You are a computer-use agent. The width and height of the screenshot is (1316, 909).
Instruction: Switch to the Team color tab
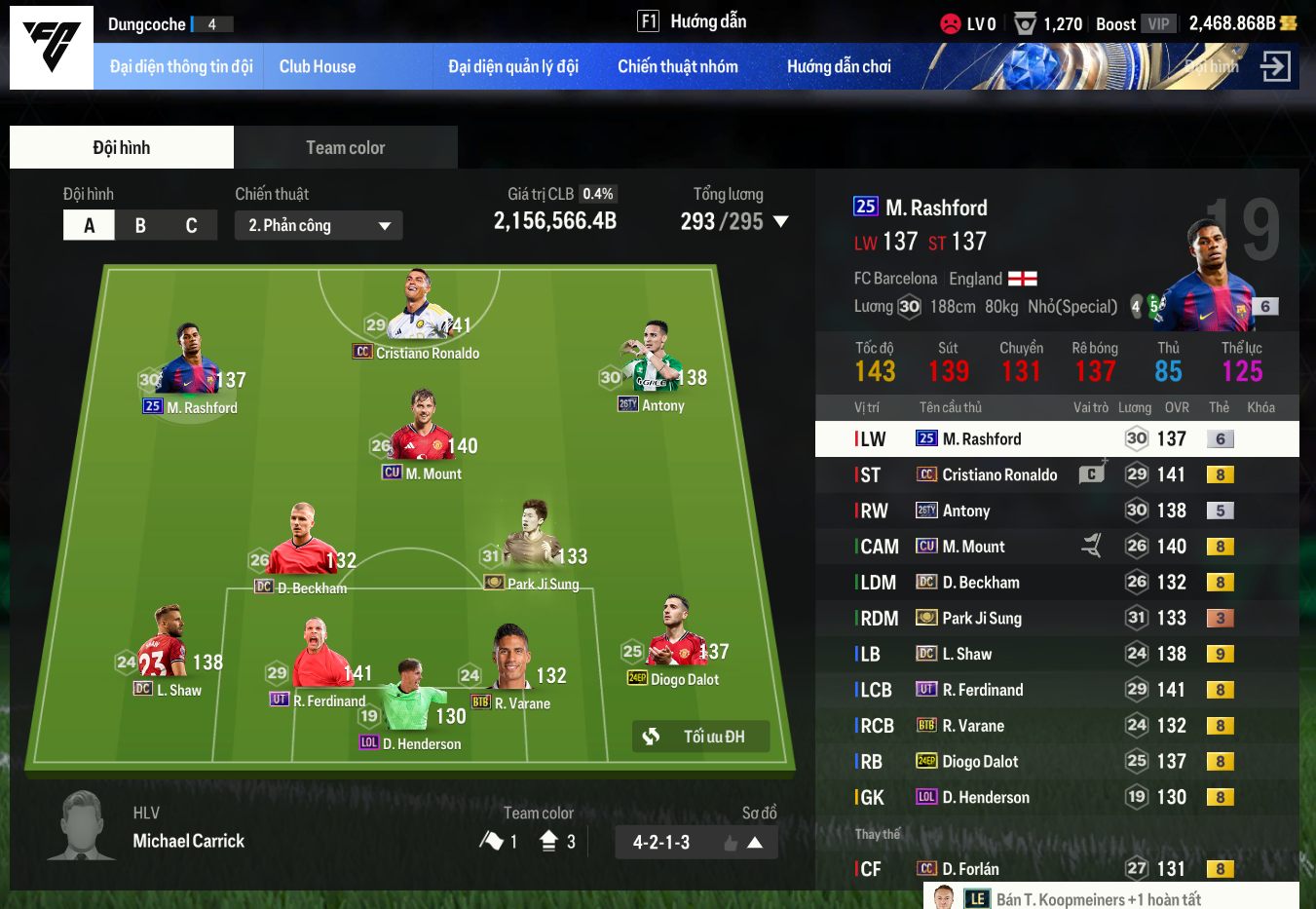(x=345, y=148)
